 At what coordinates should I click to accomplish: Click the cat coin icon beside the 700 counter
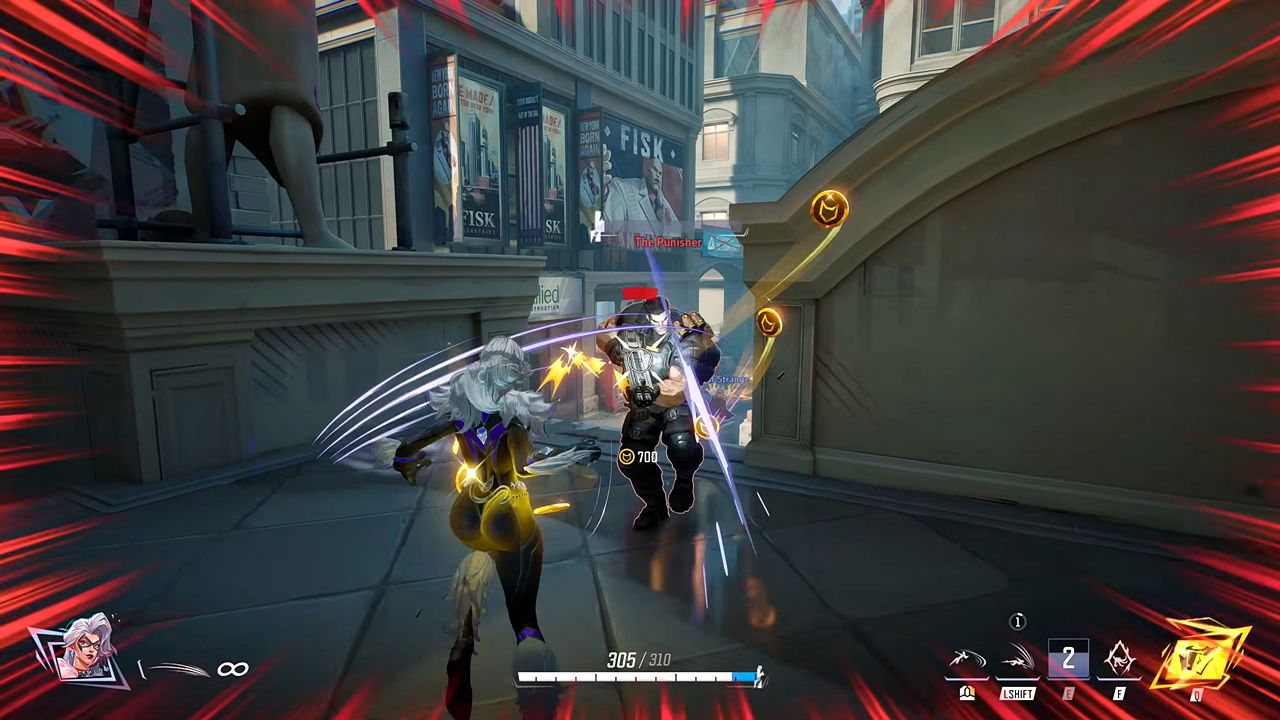[x=627, y=456]
